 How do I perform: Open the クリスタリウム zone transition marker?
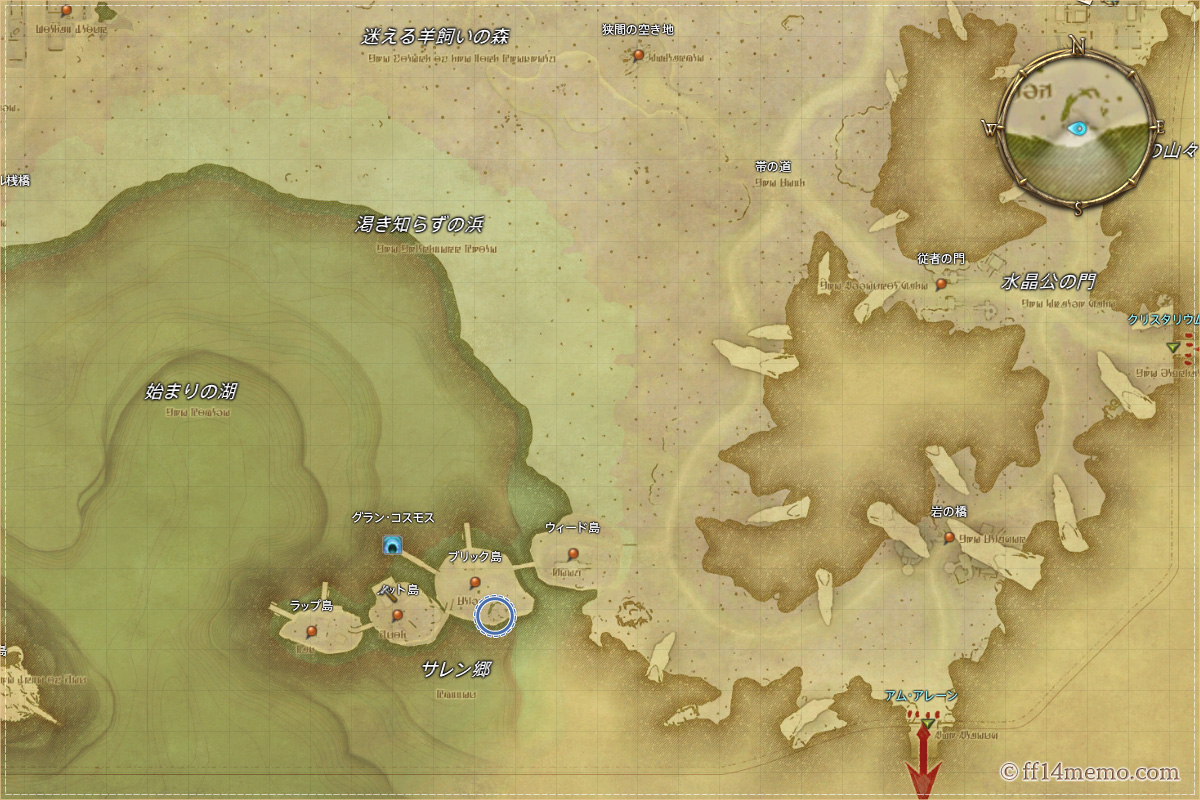point(1173,347)
